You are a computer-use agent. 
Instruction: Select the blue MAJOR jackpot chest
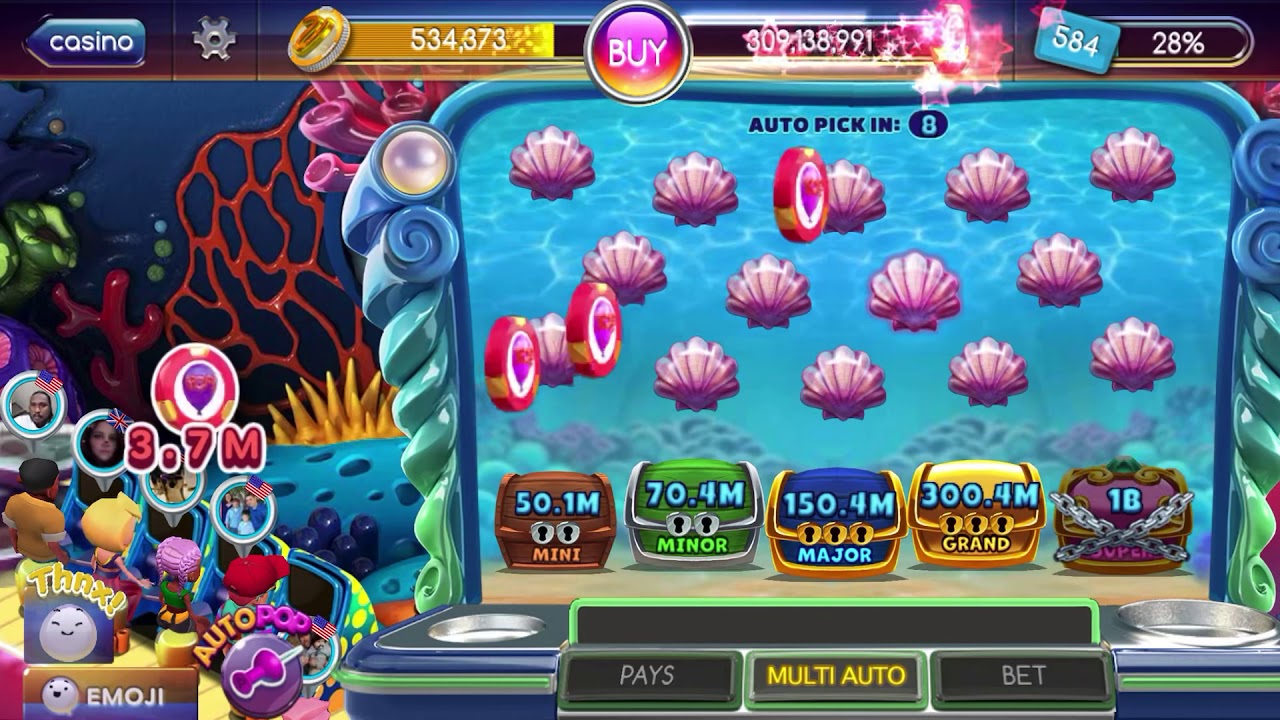click(x=836, y=521)
